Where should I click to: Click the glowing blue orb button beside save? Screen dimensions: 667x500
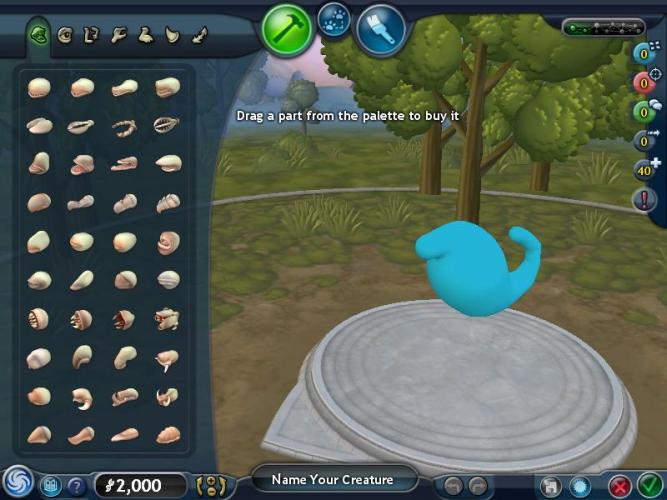[578, 487]
